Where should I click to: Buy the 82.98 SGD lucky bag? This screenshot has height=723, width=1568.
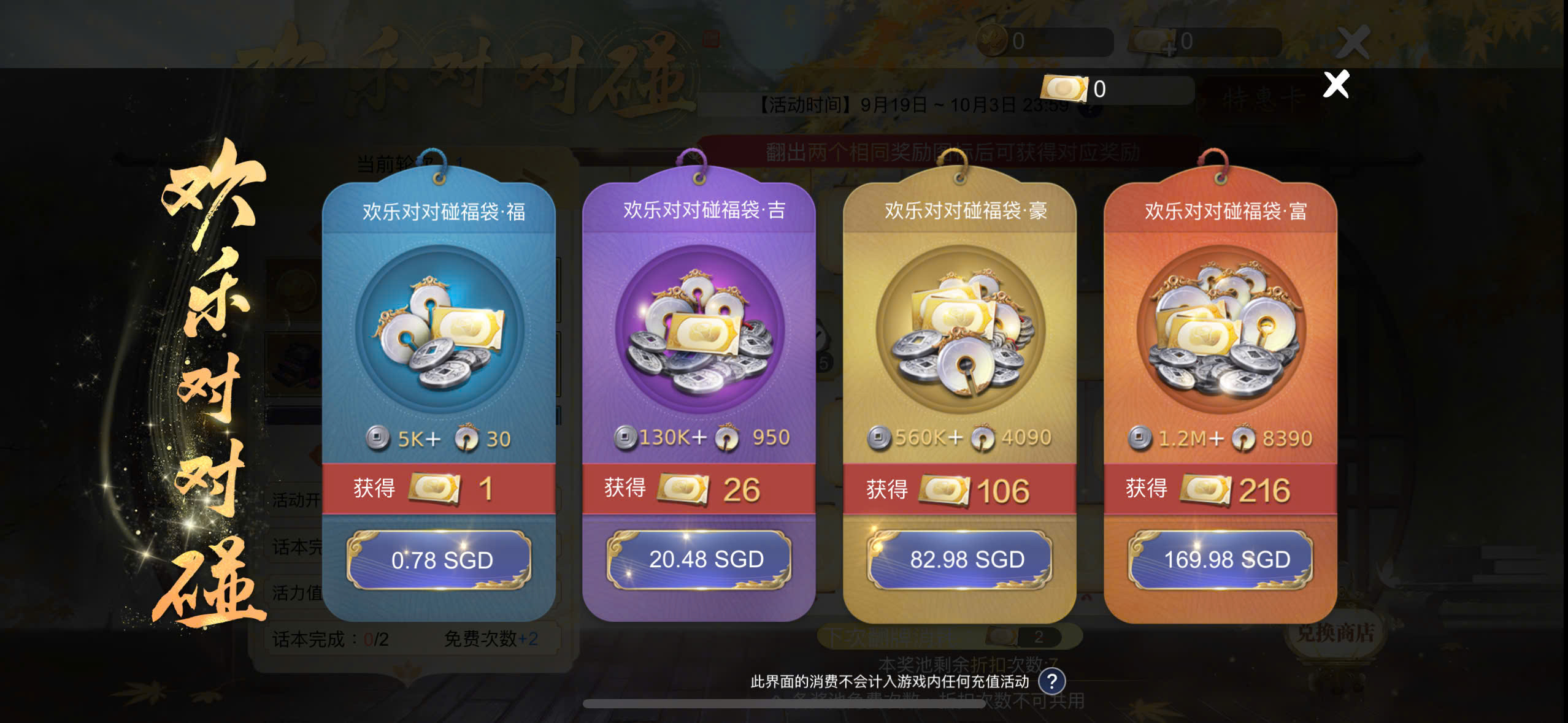961,559
